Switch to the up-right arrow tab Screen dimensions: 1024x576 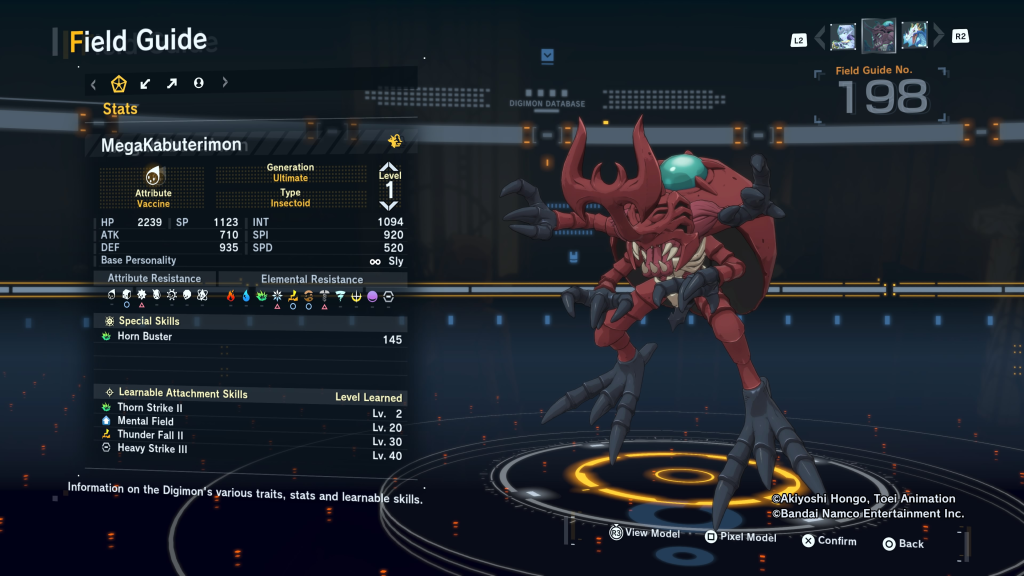(172, 84)
